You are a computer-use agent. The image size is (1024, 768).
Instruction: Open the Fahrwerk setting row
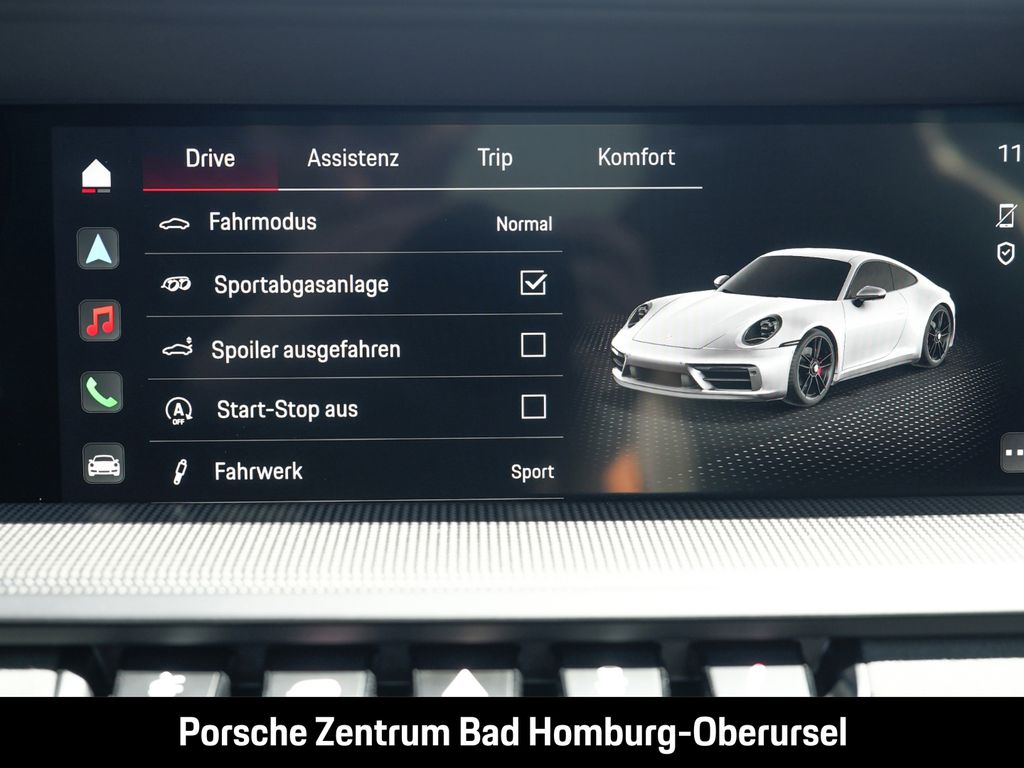[355, 471]
